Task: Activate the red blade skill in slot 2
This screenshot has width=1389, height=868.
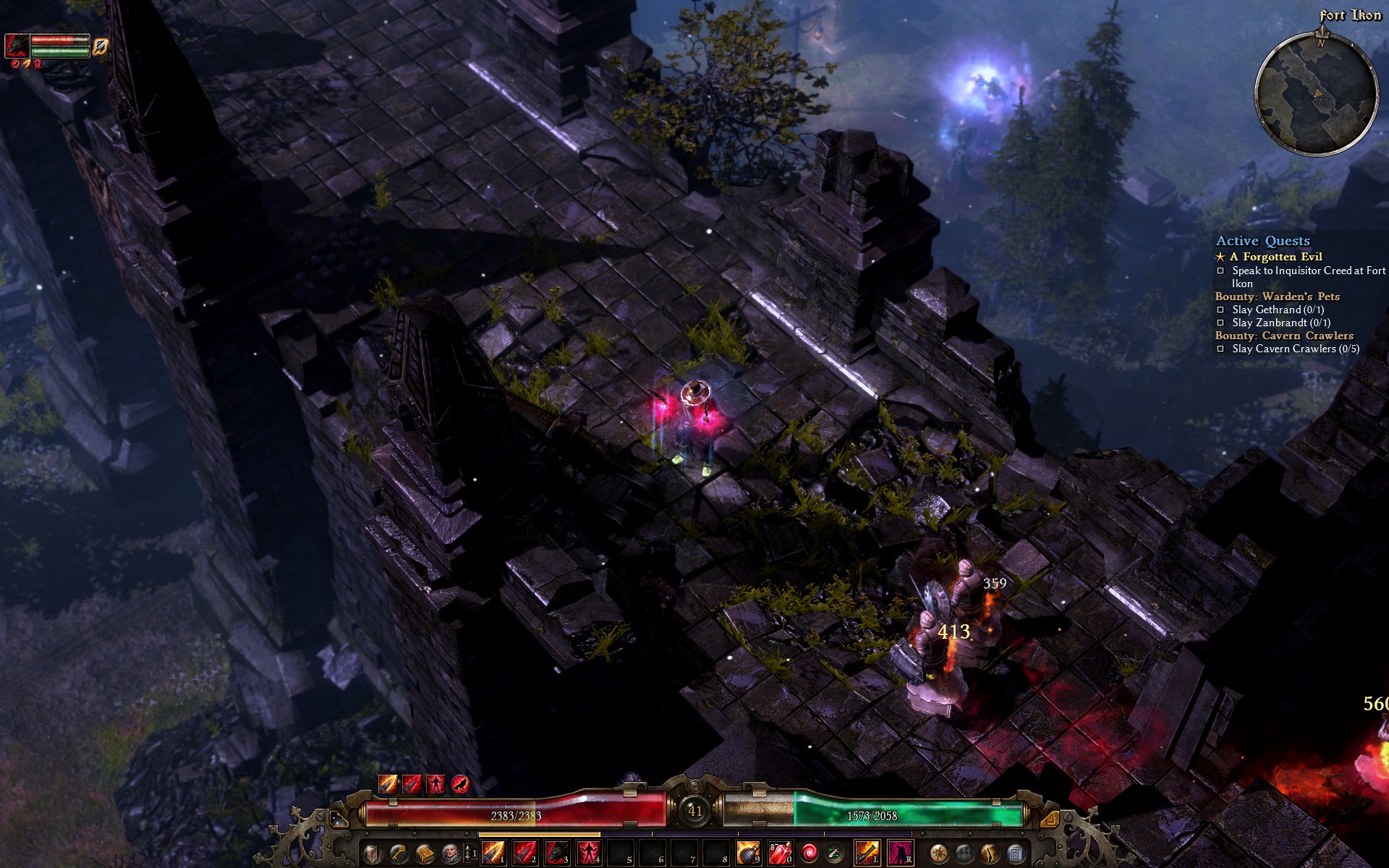Action: 525,854
